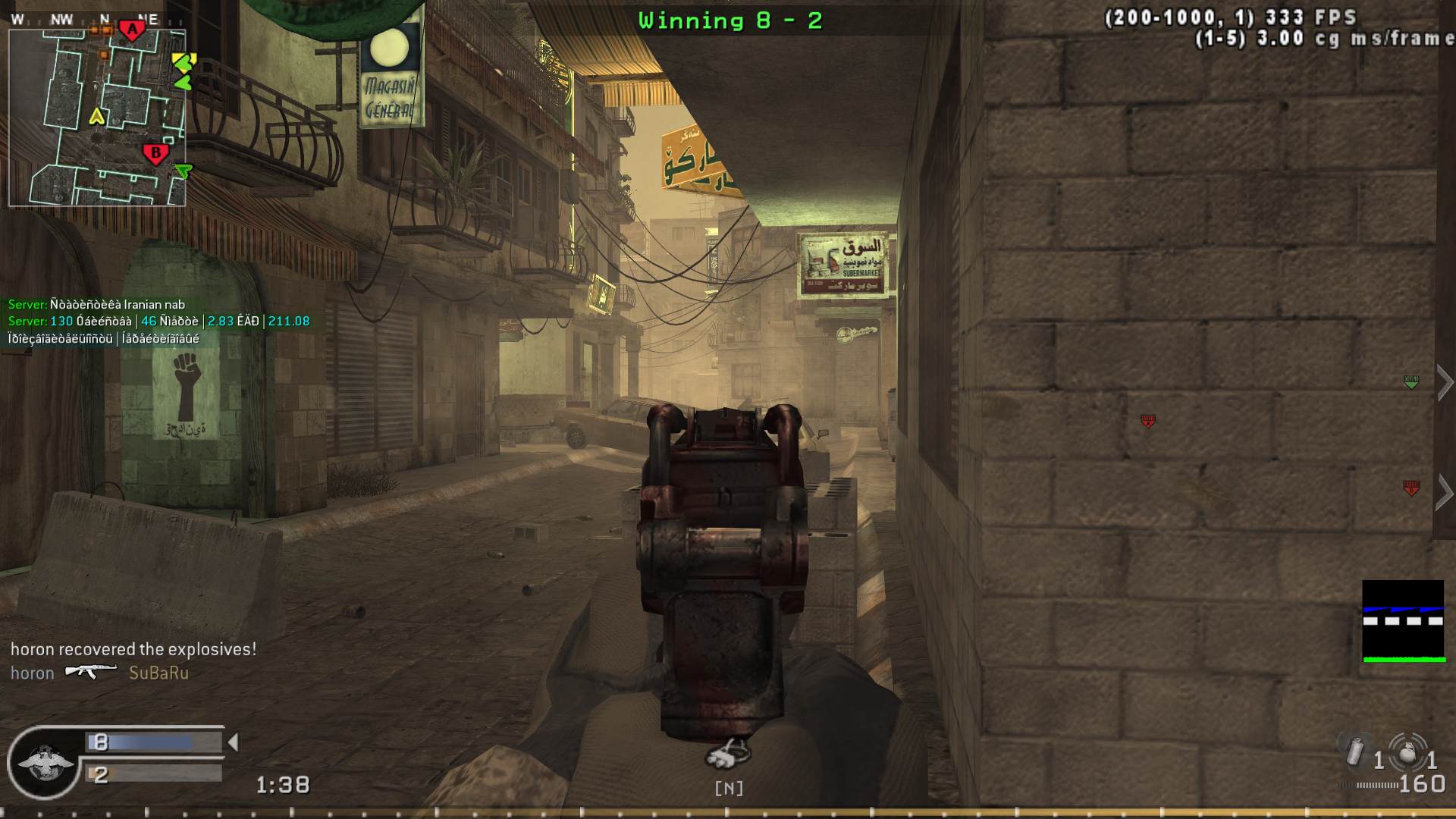Expand the upper chevron at the right screen edge

1445,383
